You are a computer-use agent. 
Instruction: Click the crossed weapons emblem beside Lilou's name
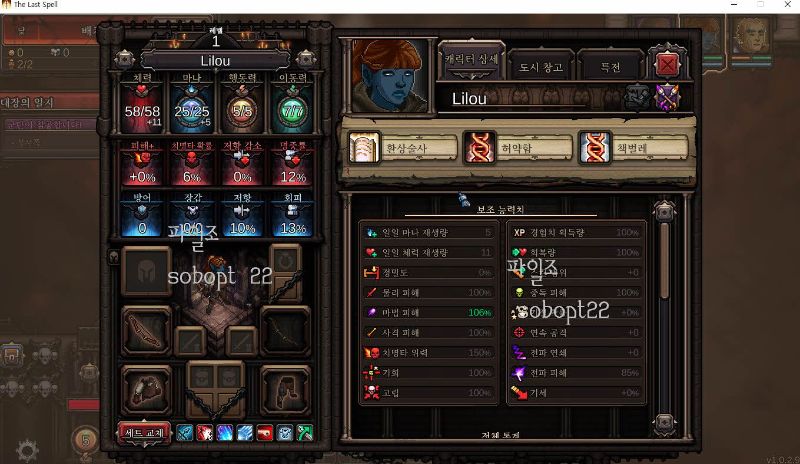pos(666,97)
